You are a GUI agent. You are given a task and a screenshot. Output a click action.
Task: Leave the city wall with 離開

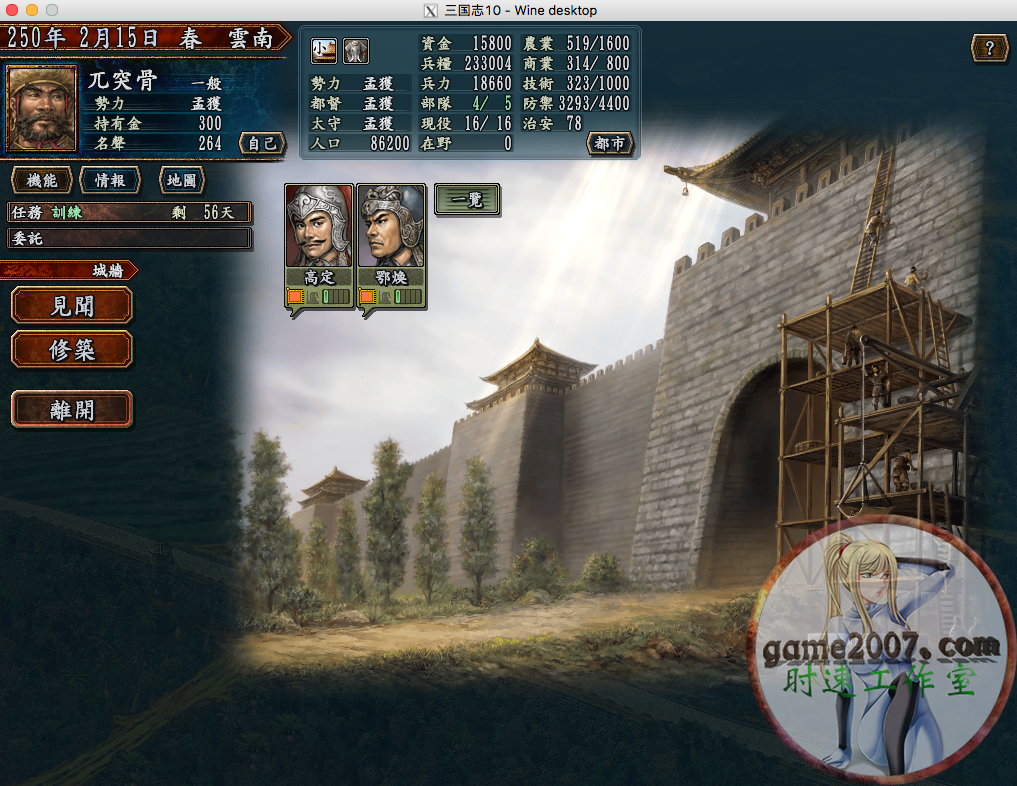[x=72, y=409]
